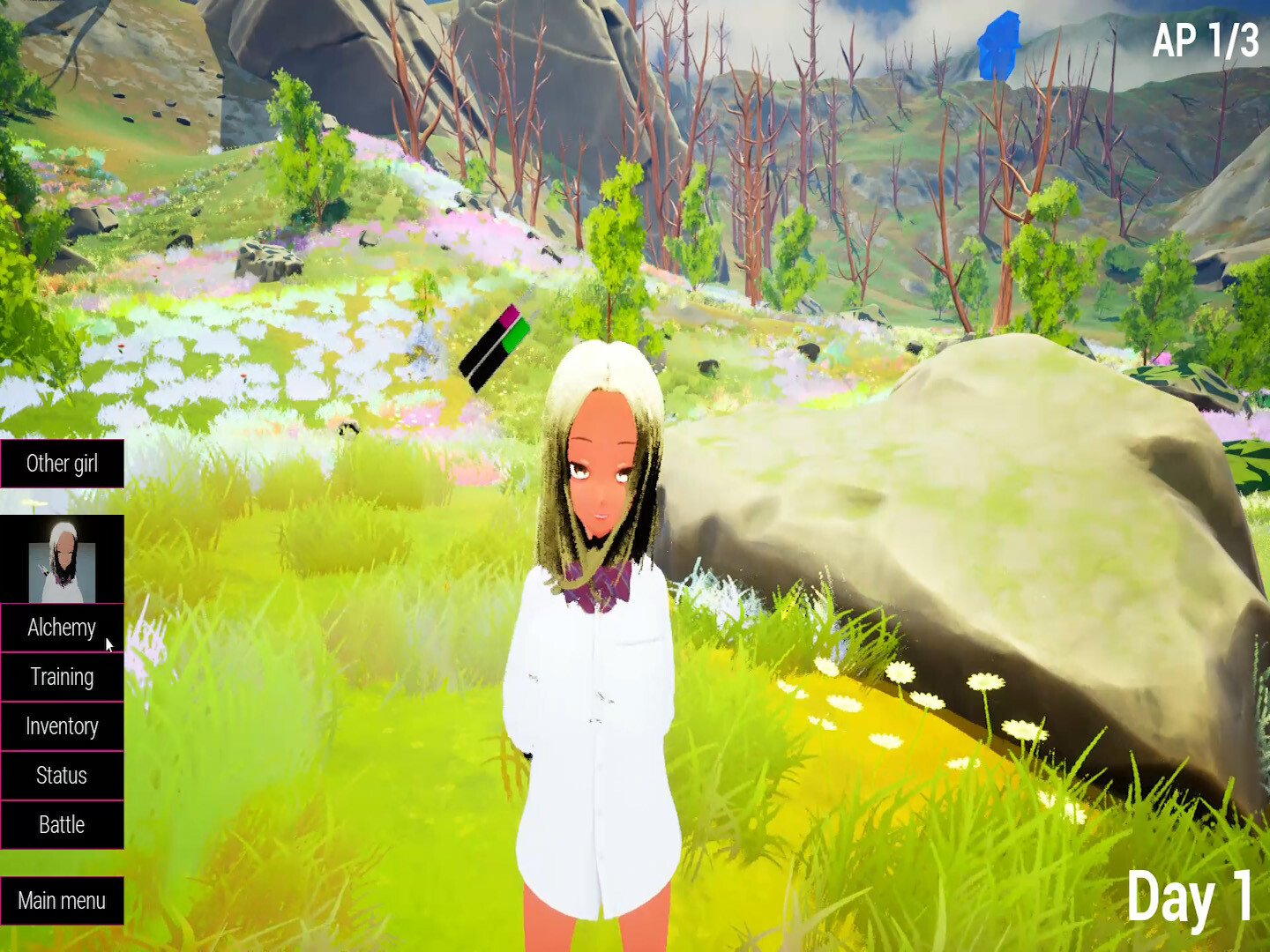Open the Alchemy menu
This screenshot has height=952, width=1270.
tap(62, 628)
